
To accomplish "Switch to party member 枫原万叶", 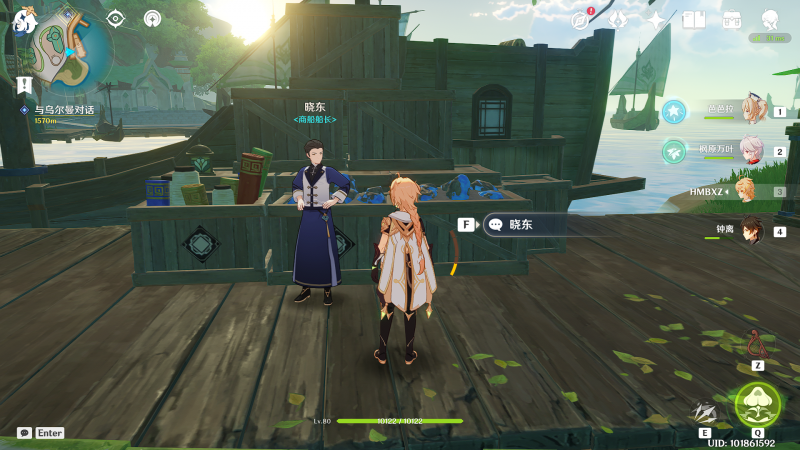I will tap(752, 151).
